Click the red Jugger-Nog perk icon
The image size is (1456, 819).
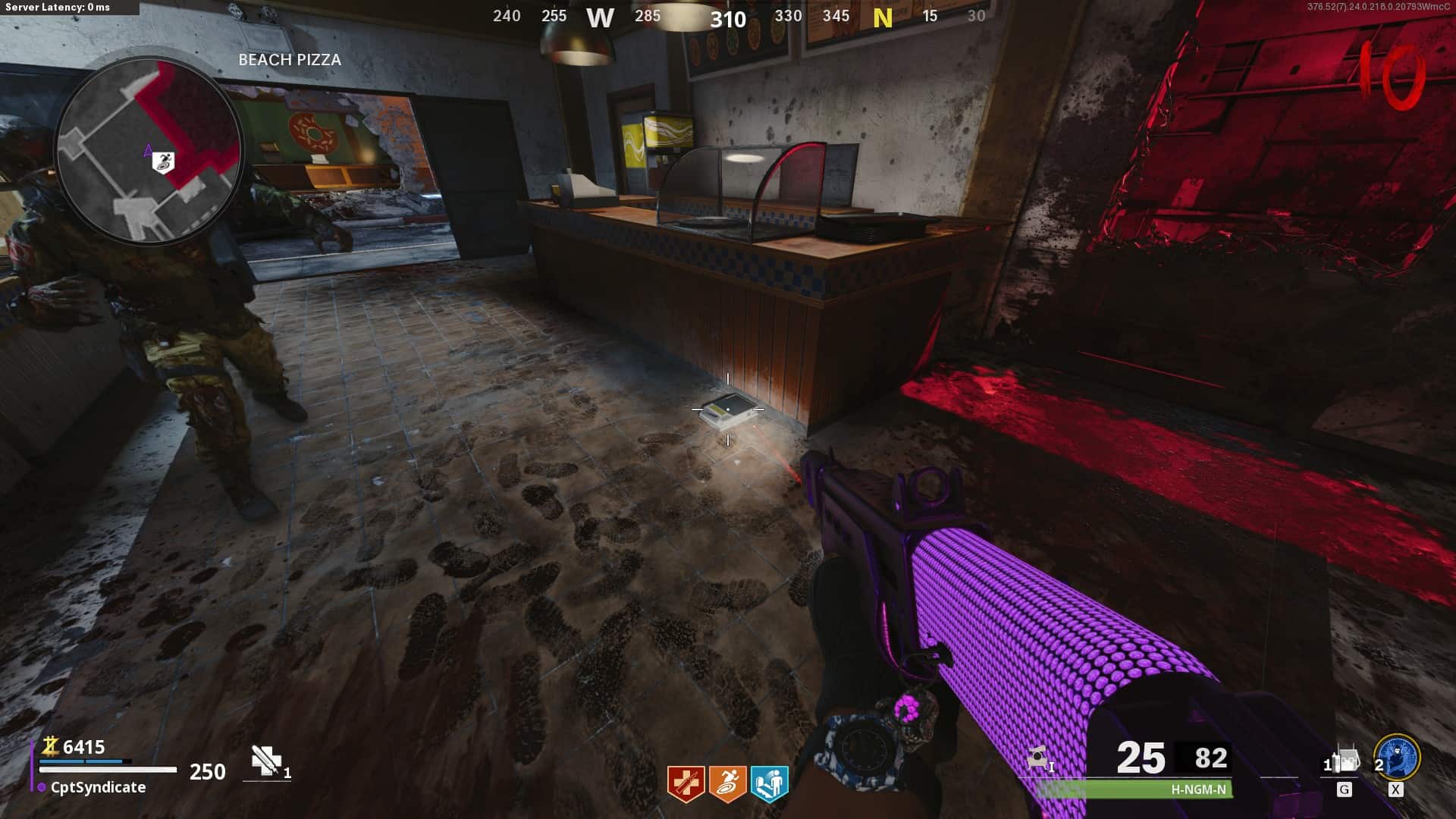click(686, 783)
